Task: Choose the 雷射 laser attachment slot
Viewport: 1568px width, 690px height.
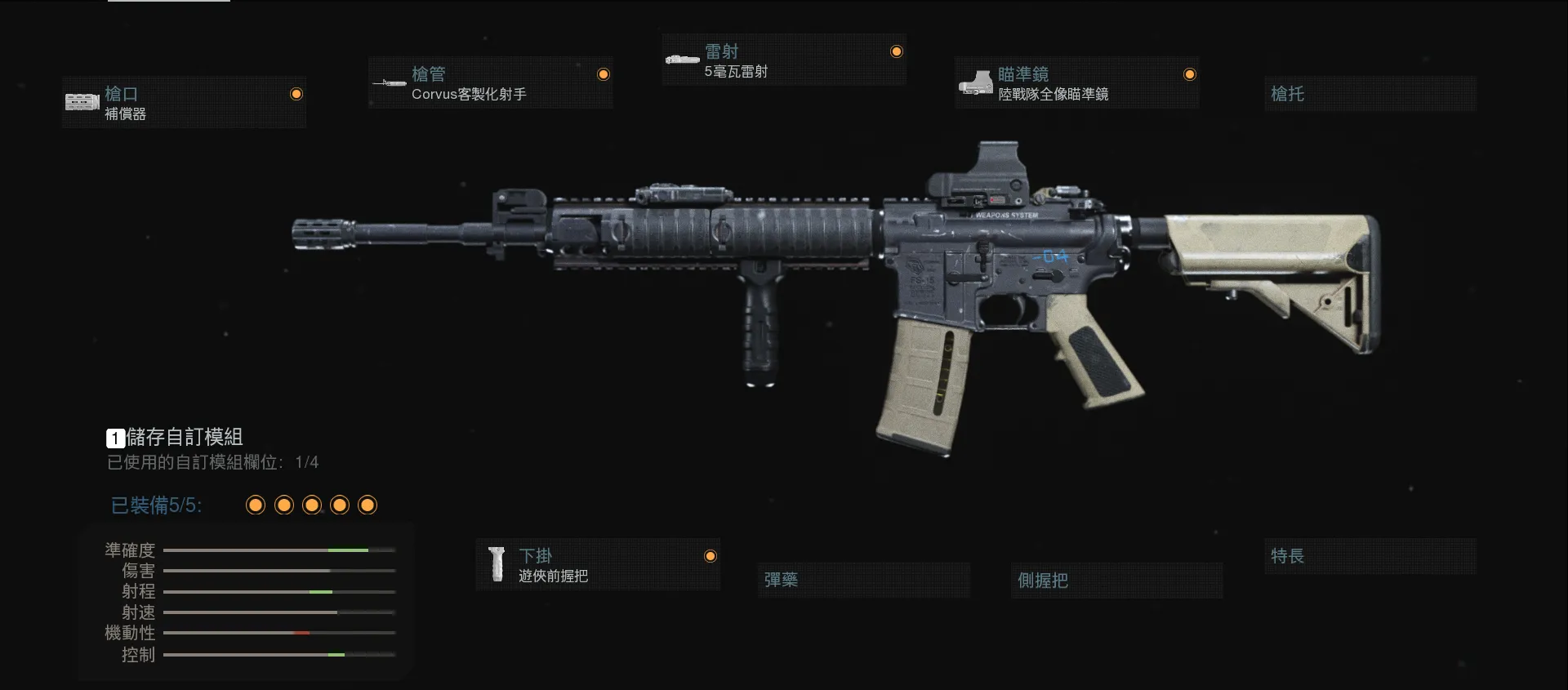Action: click(784, 60)
